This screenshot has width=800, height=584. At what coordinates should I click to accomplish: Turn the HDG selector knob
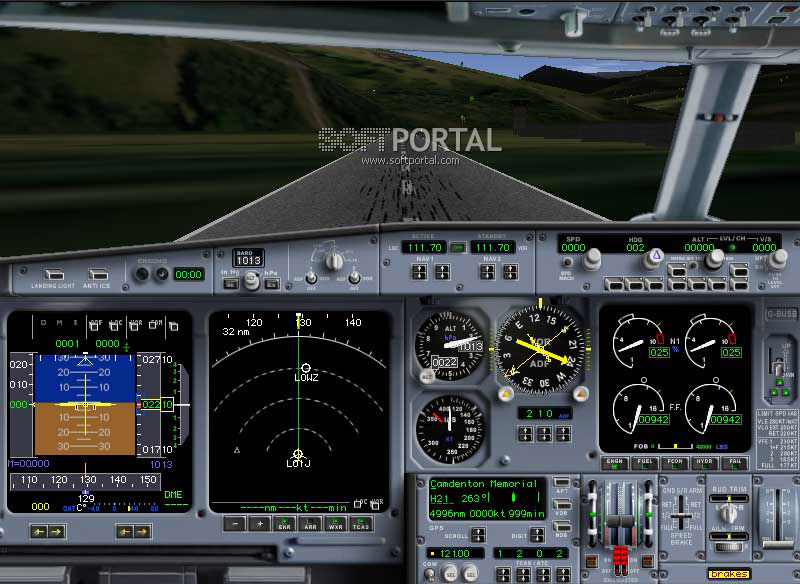click(x=655, y=258)
